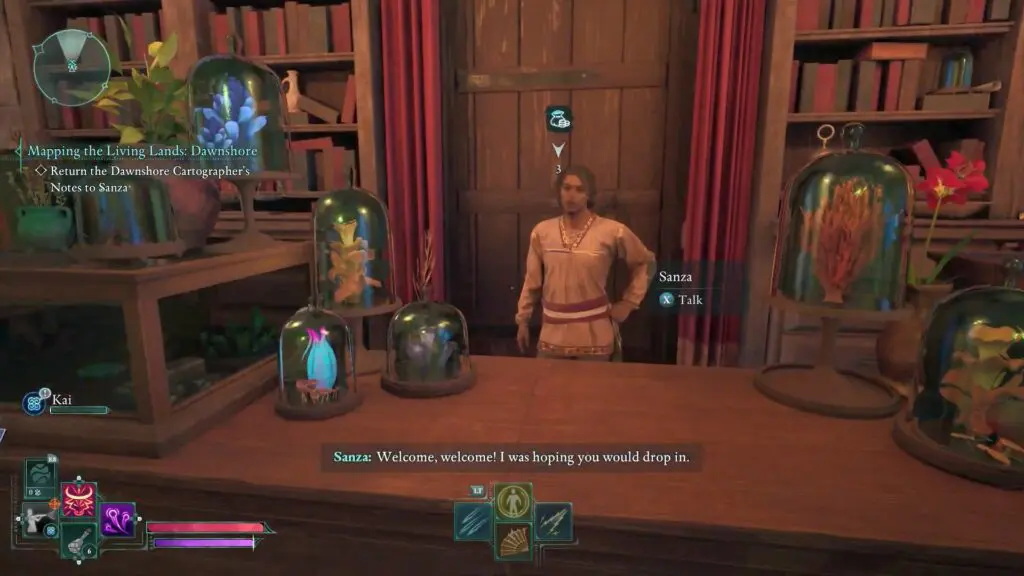Screen dimensions: 1024x576
Task: Trigger the crossed arrows ability
Action: coord(552,521)
